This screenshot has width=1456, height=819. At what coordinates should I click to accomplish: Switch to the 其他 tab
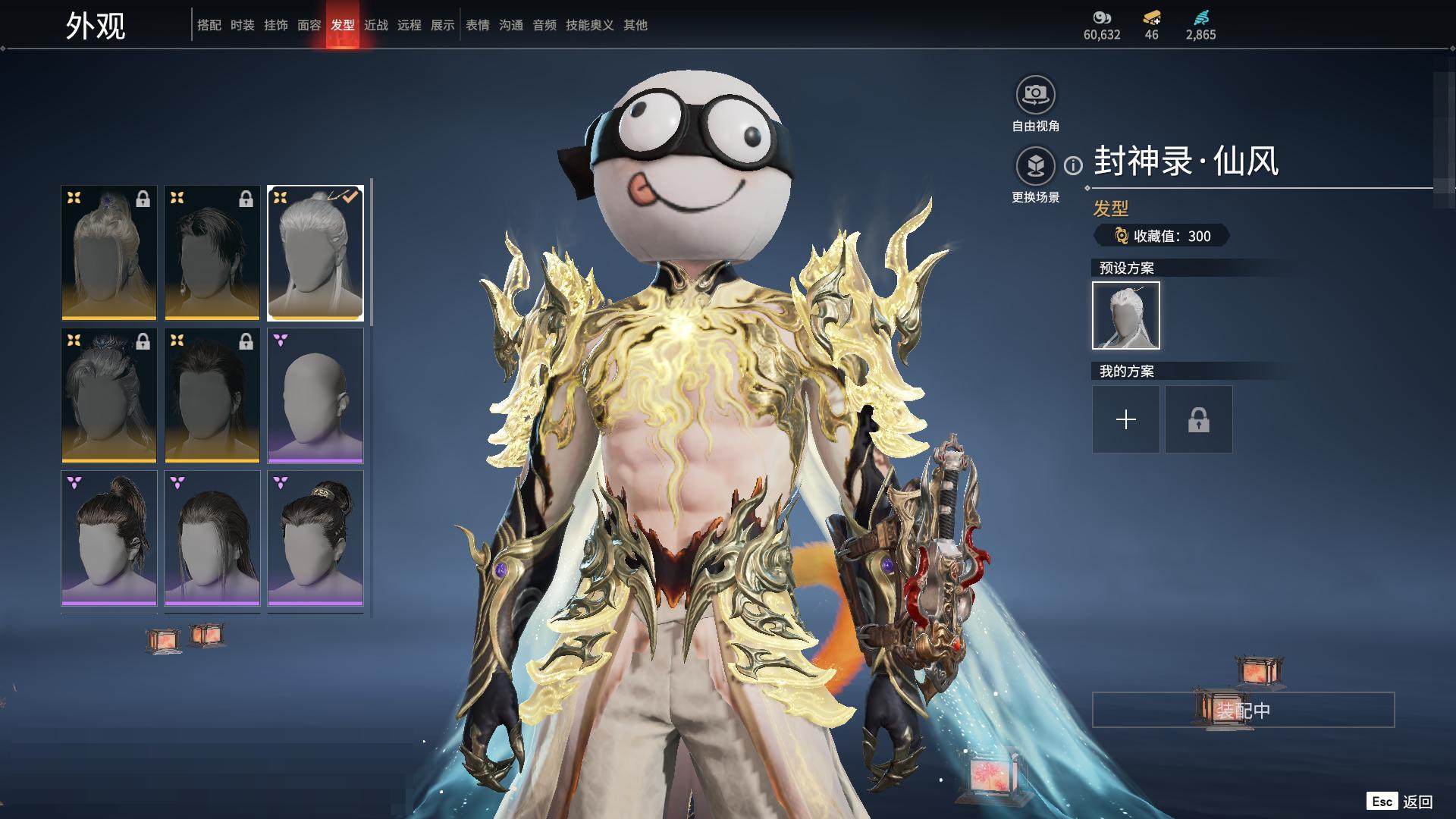[635, 25]
